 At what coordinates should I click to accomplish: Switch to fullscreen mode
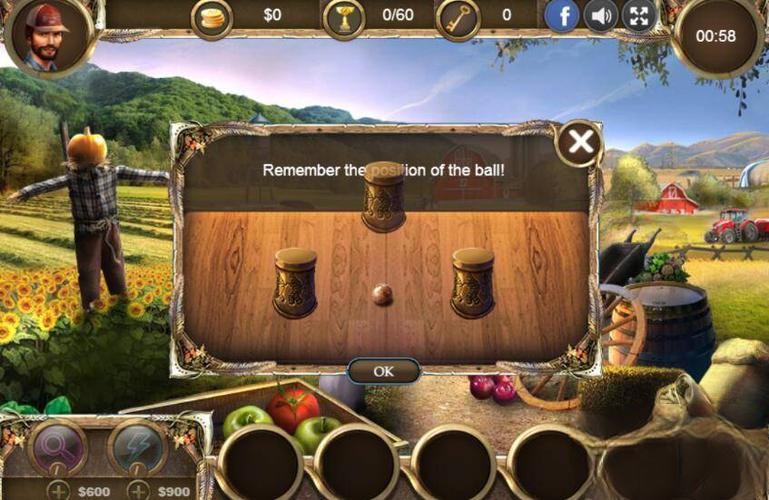pyautogui.click(x=639, y=15)
